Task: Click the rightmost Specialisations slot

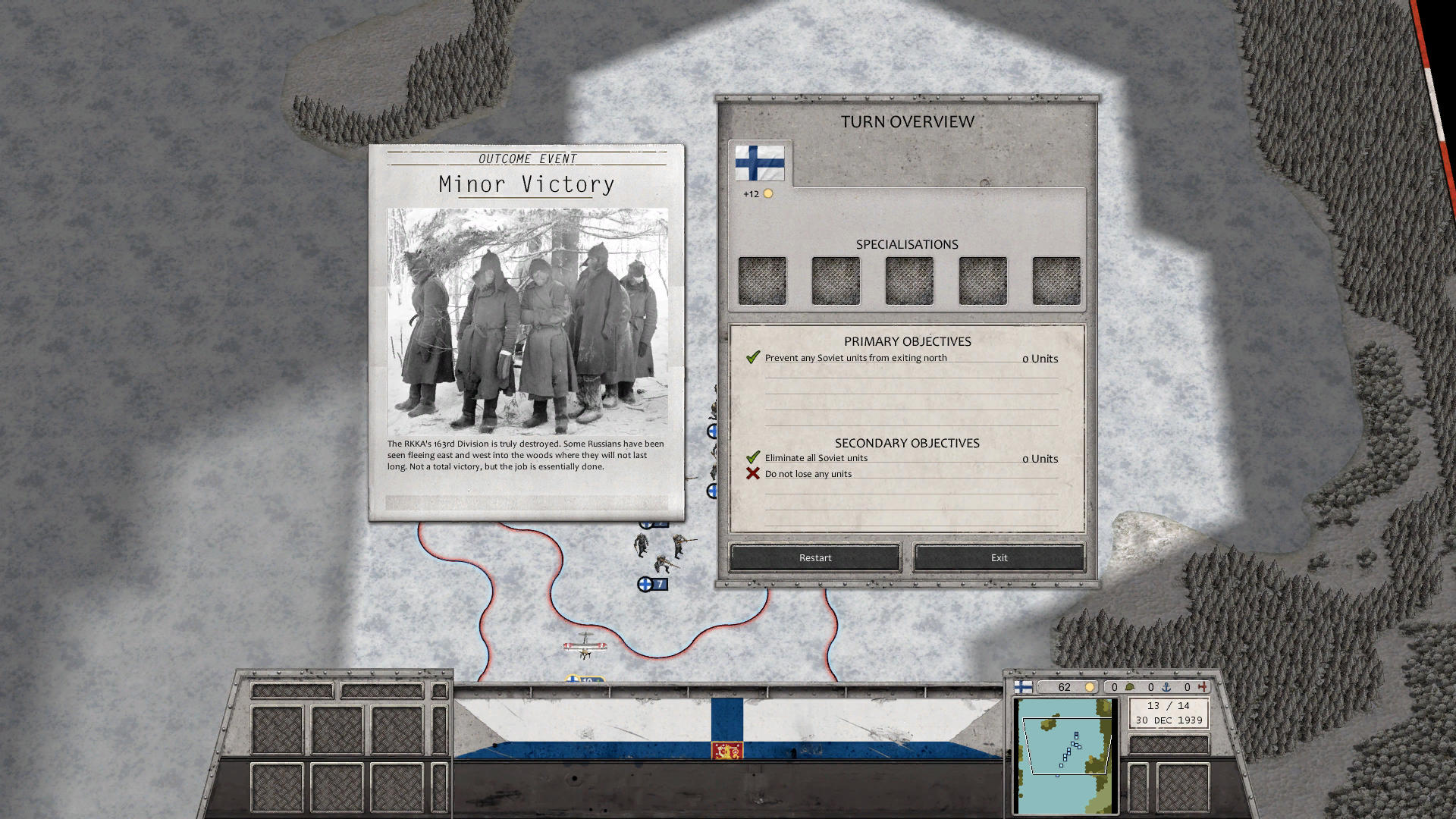Action: tap(1056, 280)
